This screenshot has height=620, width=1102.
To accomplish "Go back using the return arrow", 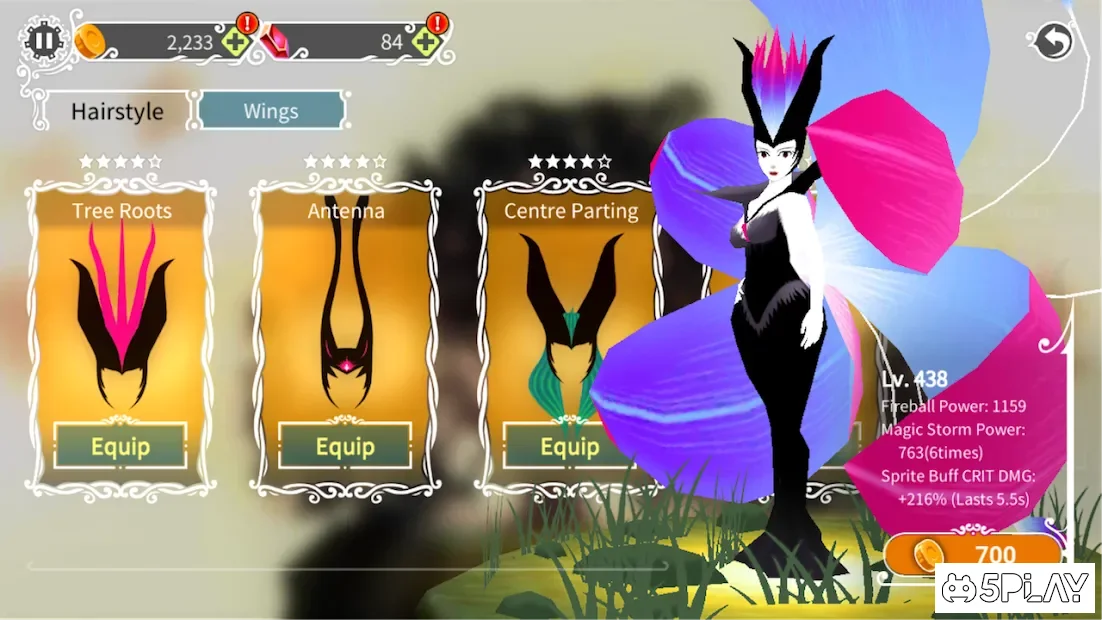I will pyautogui.click(x=1053, y=41).
